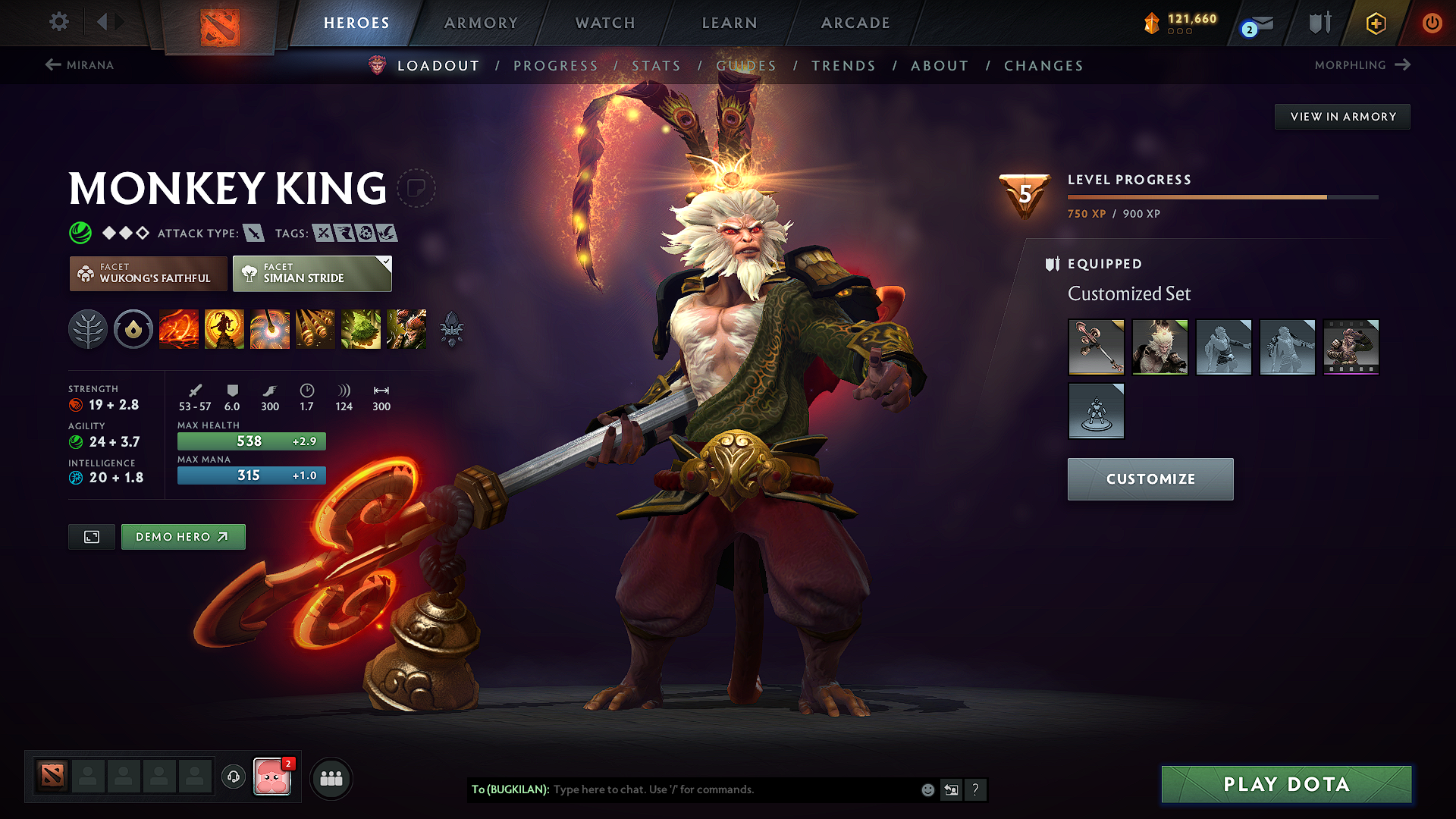The width and height of the screenshot is (1456, 819).
Task: Click the Dota Plus hexagon icon
Action: pos(1375,23)
